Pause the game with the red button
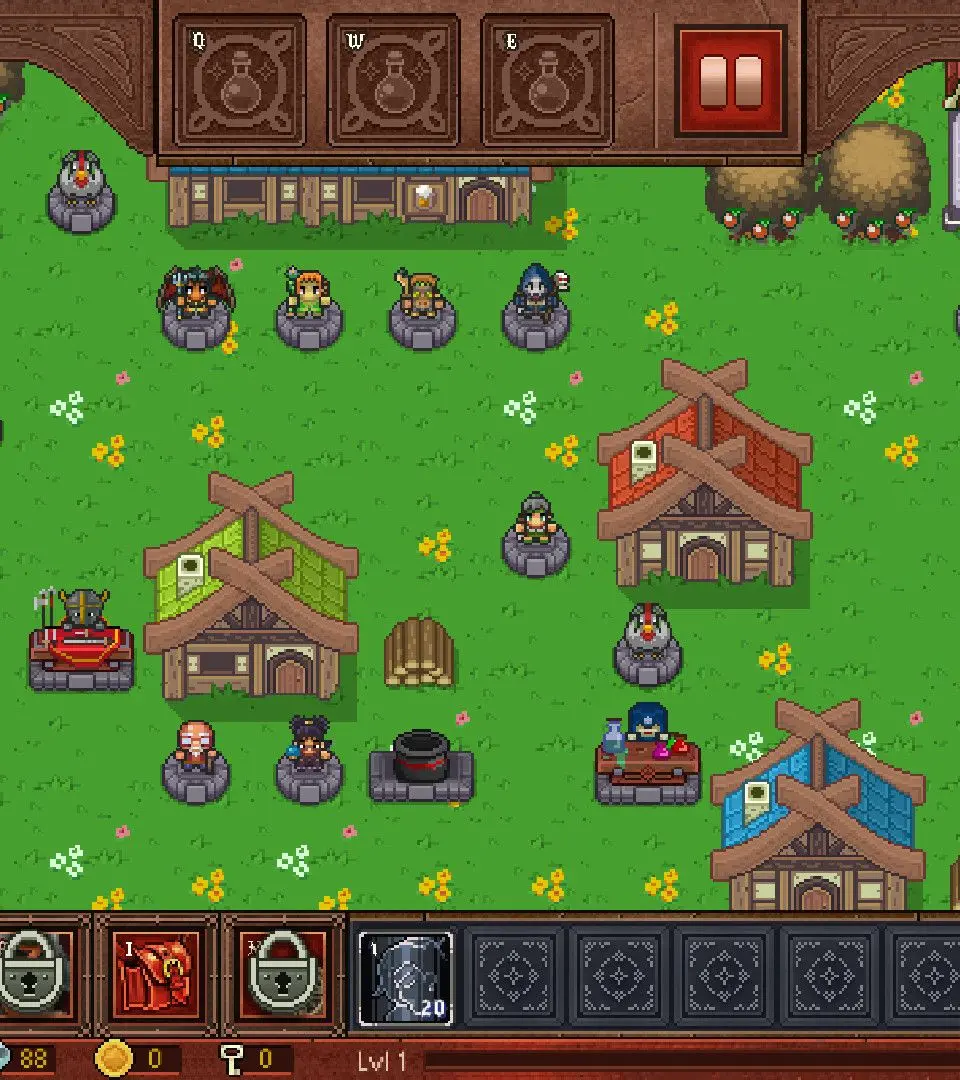Screen dimensions: 960x1080 pos(731,81)
